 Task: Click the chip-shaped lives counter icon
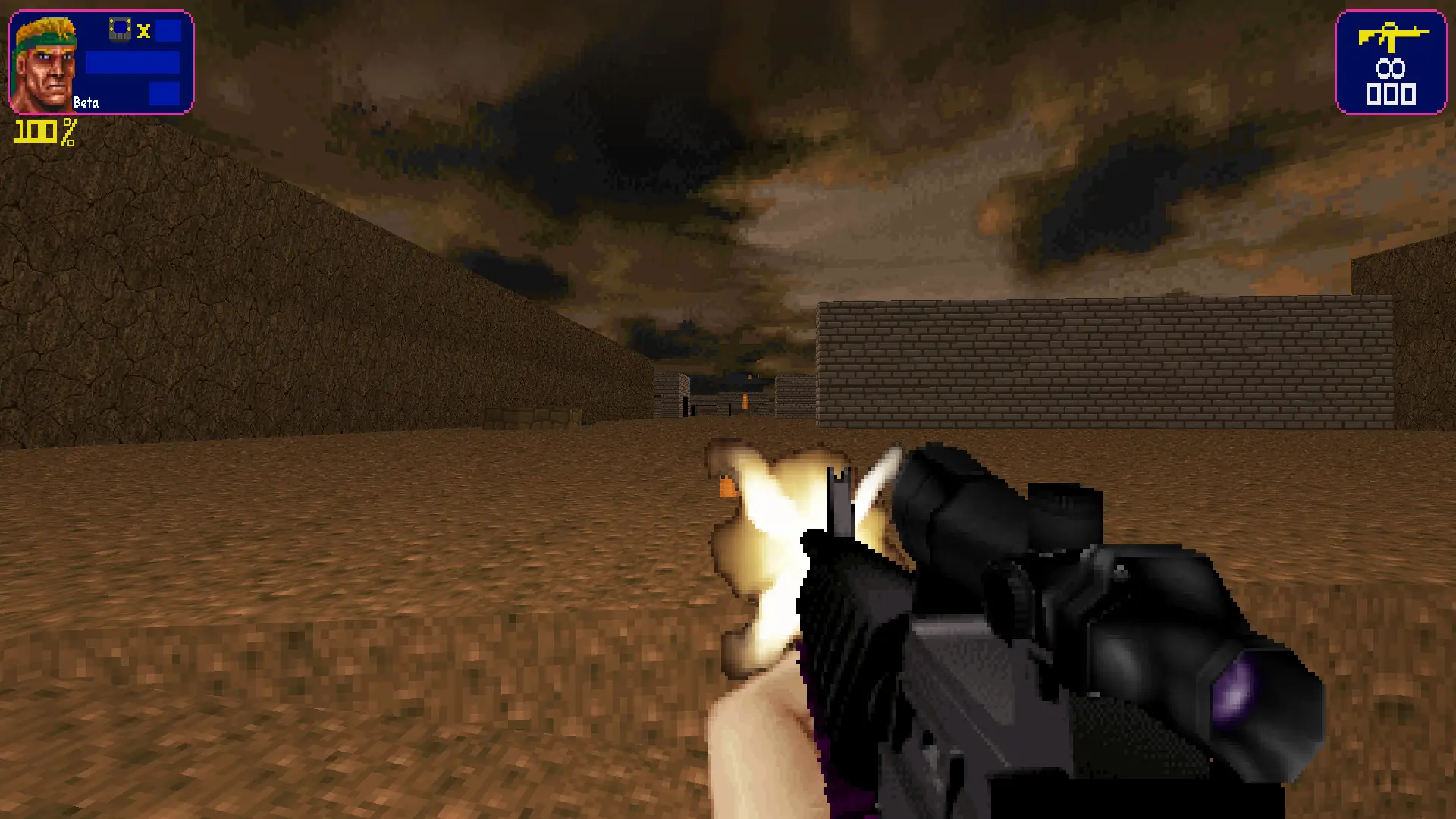[x=121, y=28]
